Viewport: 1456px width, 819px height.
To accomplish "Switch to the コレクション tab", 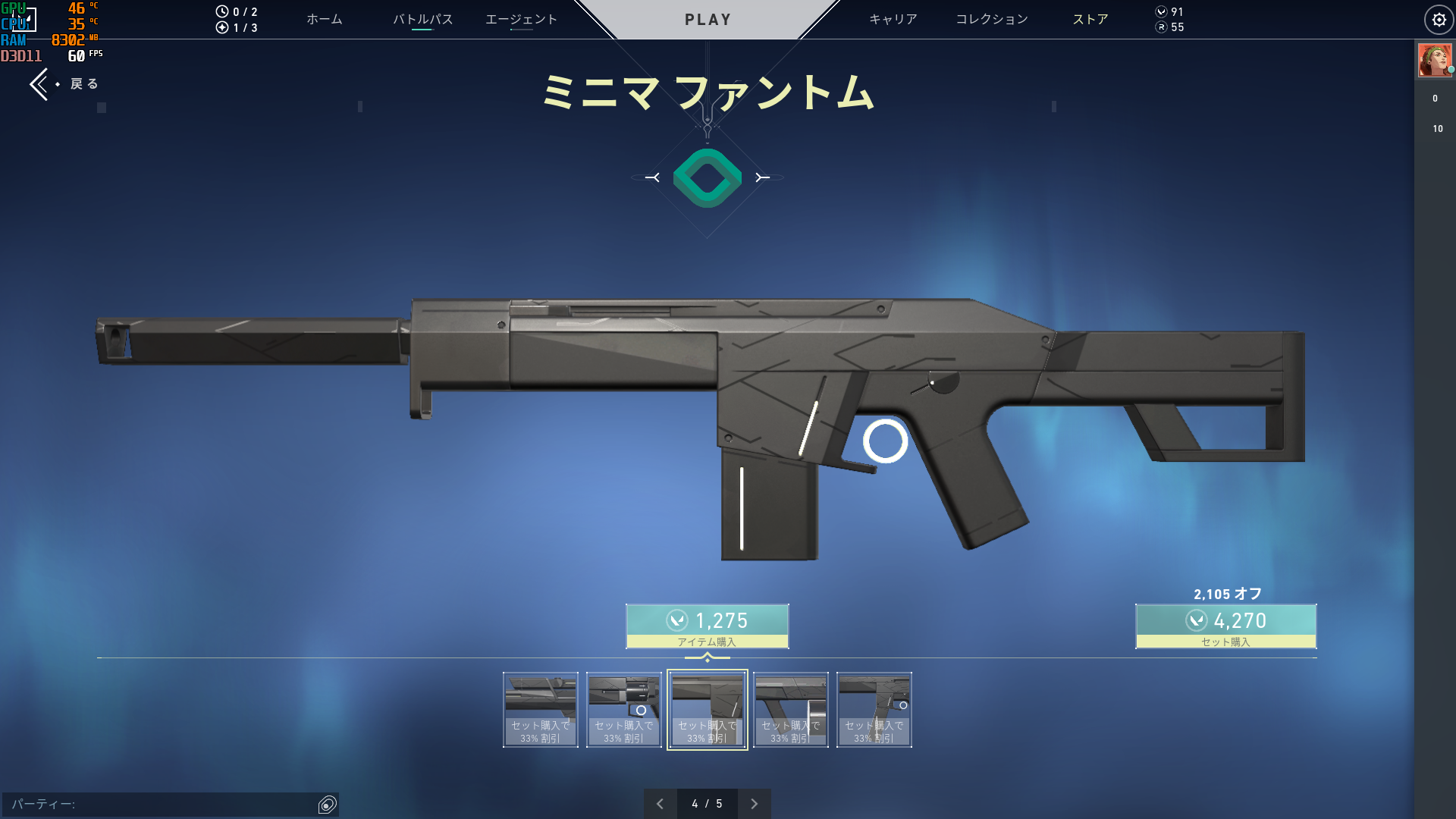I will tap(991, 19).
